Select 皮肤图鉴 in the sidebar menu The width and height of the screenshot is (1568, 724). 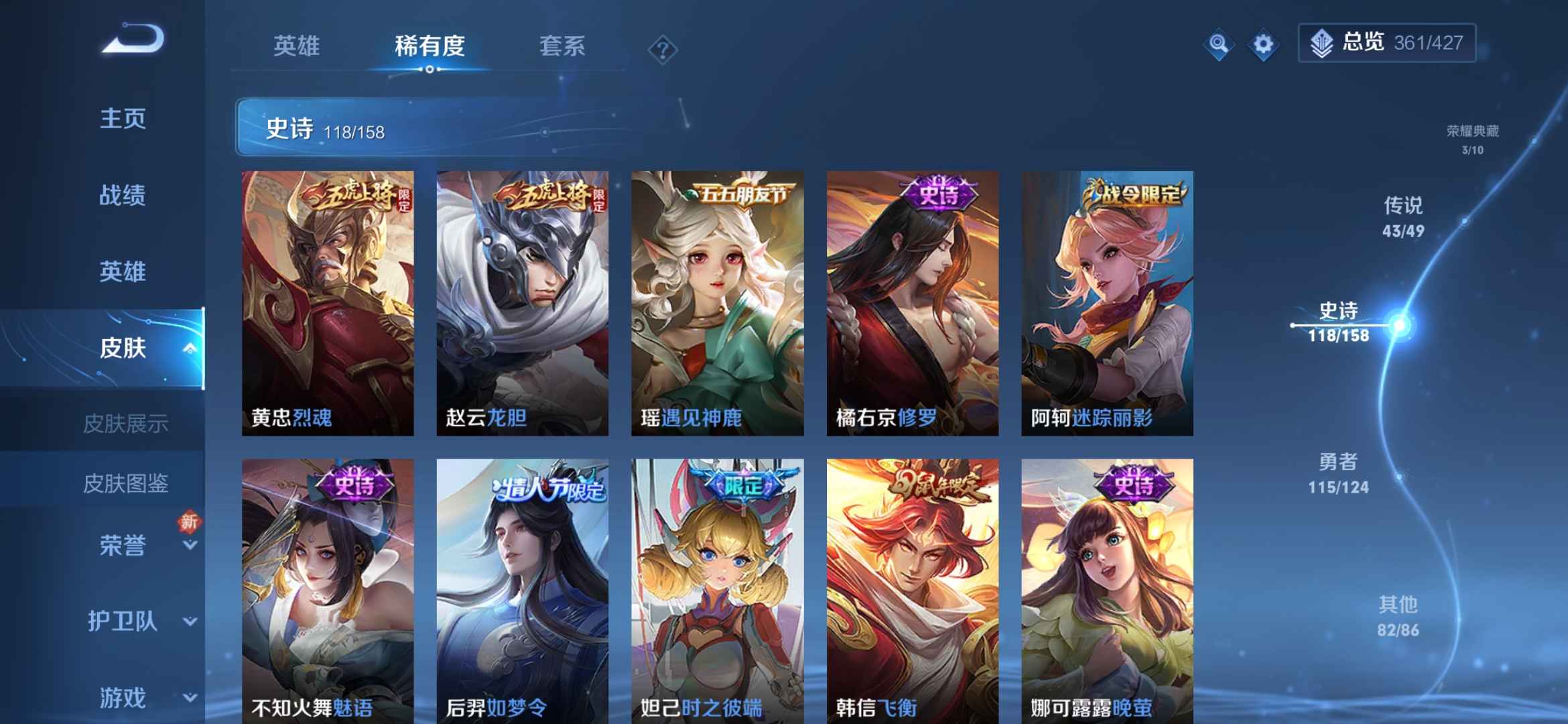[127, 483]
